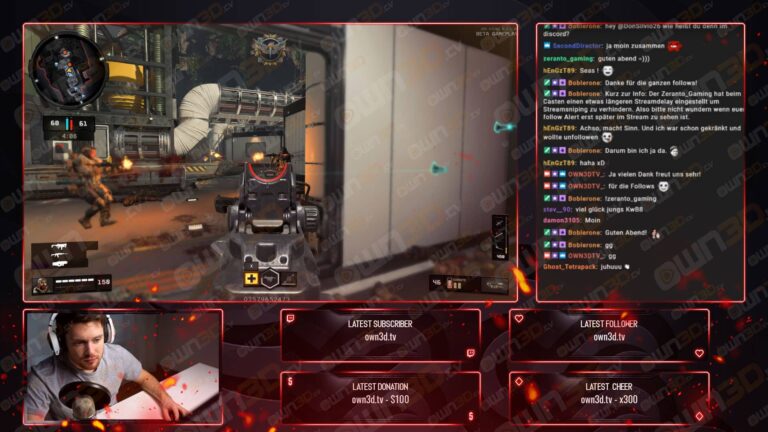Click SecondDirector's name in chat
This screenshot has width=768, height=432.
(x=576, y=46)
